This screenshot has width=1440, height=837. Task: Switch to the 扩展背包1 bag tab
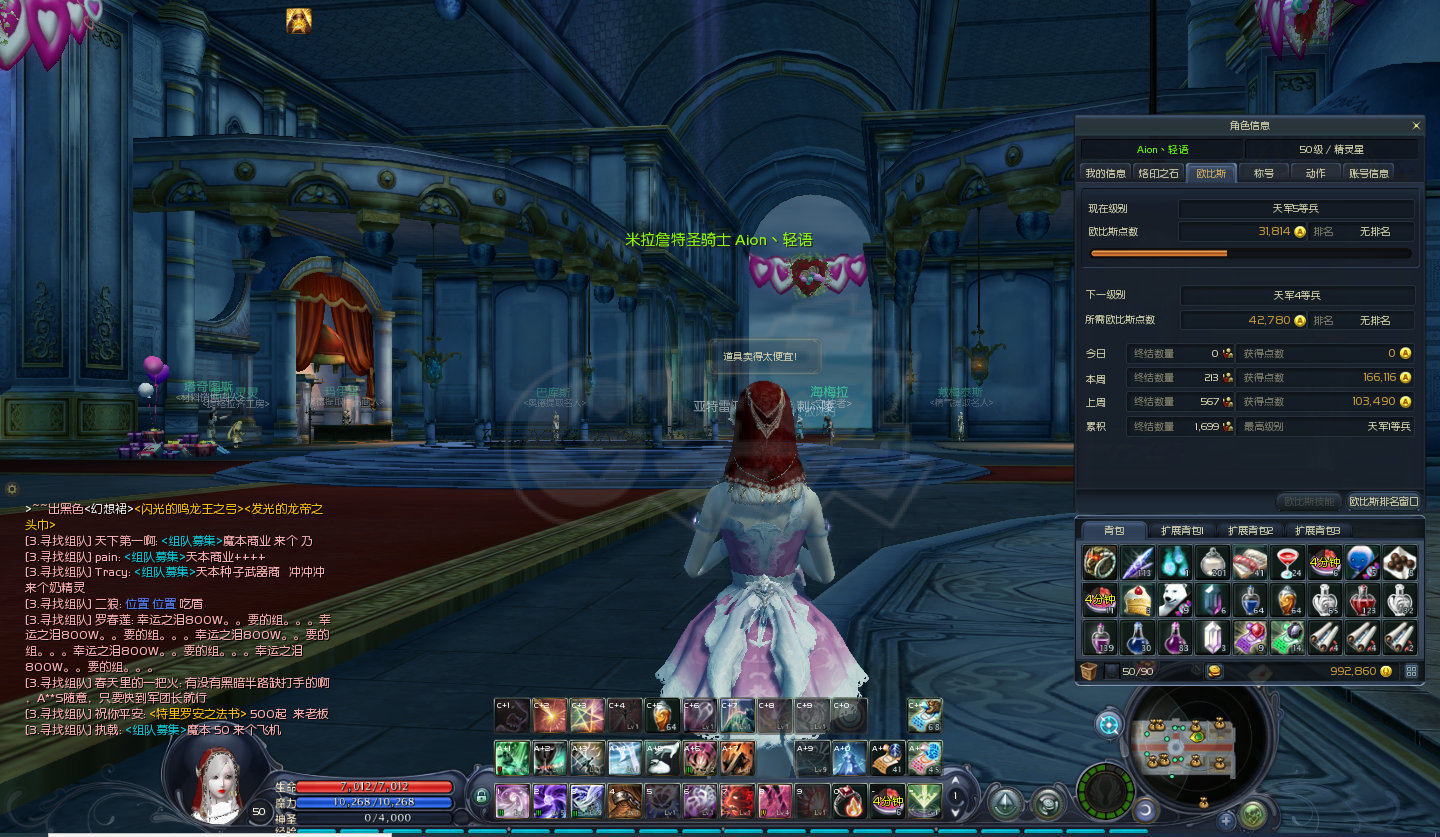[1182, 530]
